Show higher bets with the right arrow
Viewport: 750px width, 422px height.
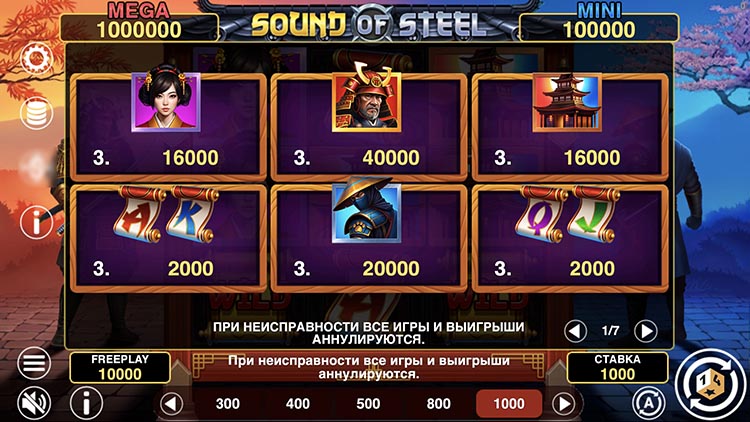point(564,404)
